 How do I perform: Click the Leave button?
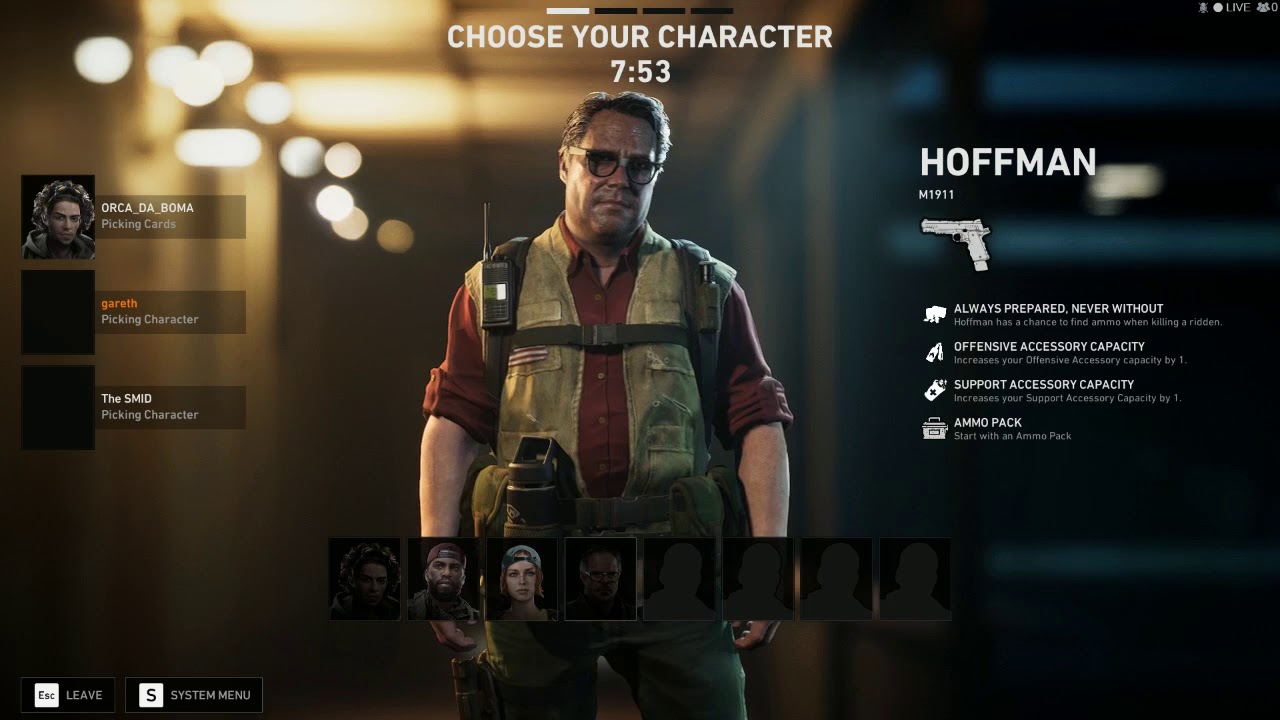pos(68,695)
